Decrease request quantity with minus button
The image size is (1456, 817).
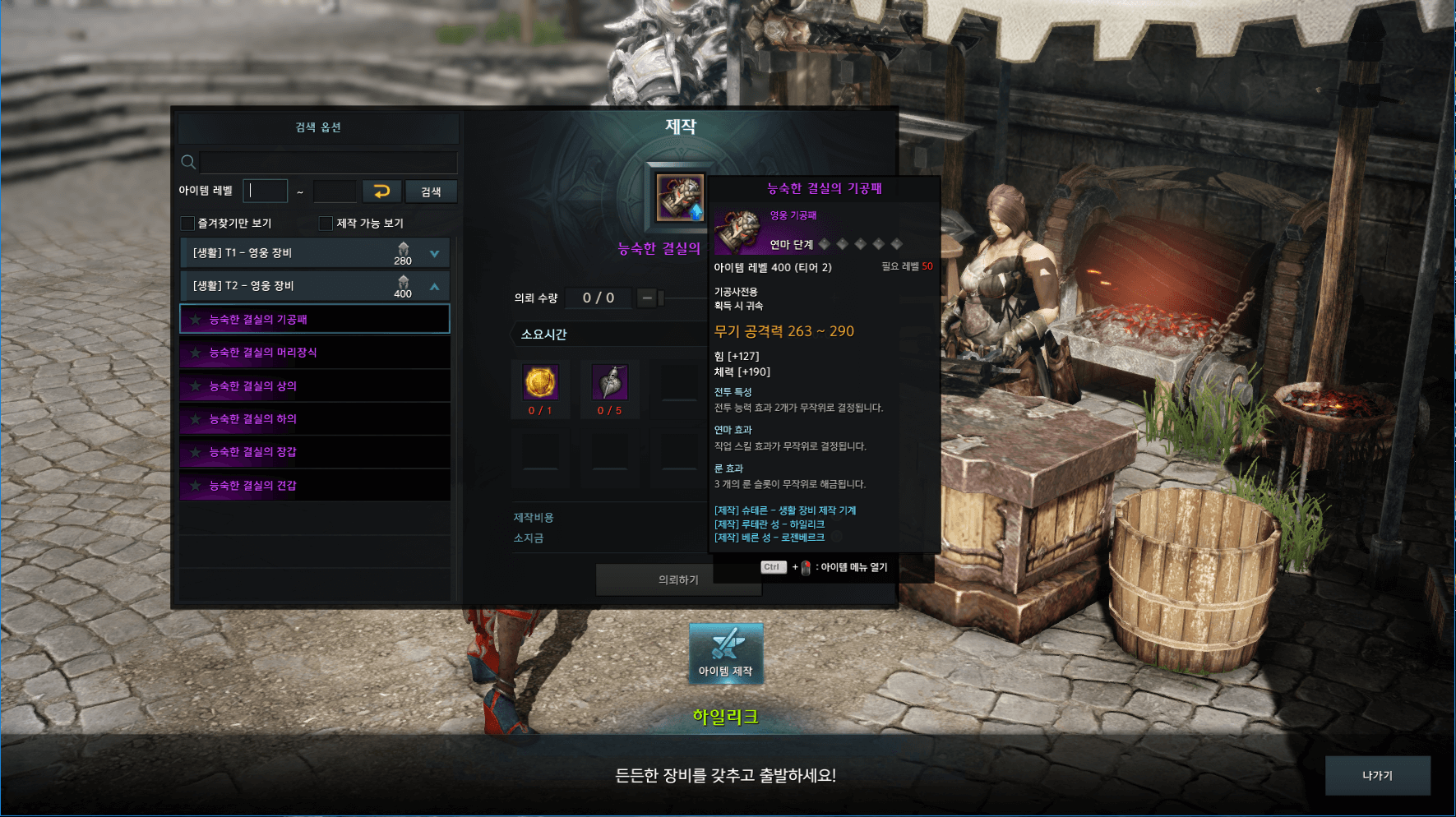[x=647, y=298]
